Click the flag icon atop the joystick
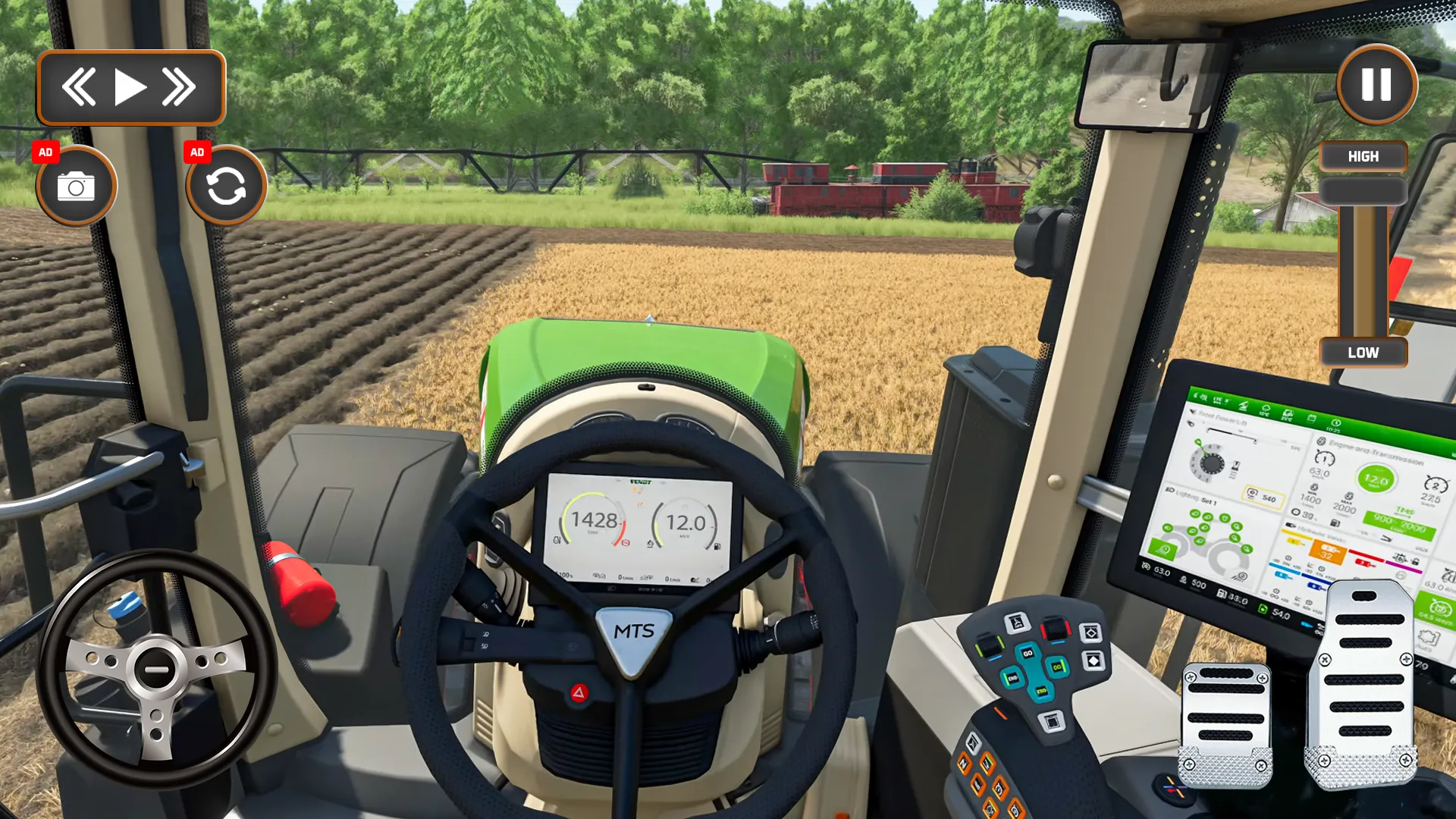This screenshot has height=819, width=1456. tap(1015, 622)
